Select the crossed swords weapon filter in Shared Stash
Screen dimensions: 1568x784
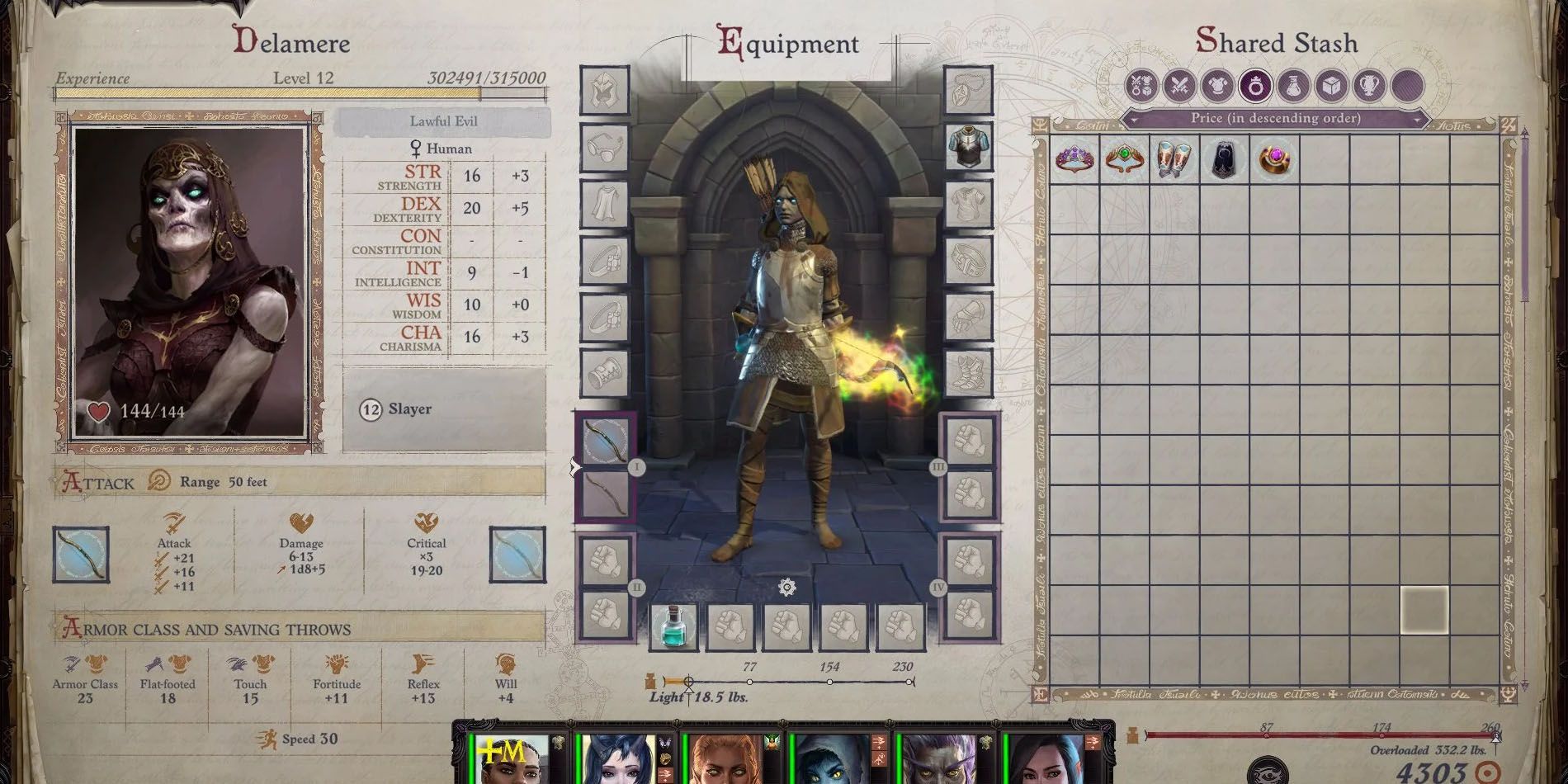click(1178, 86)
